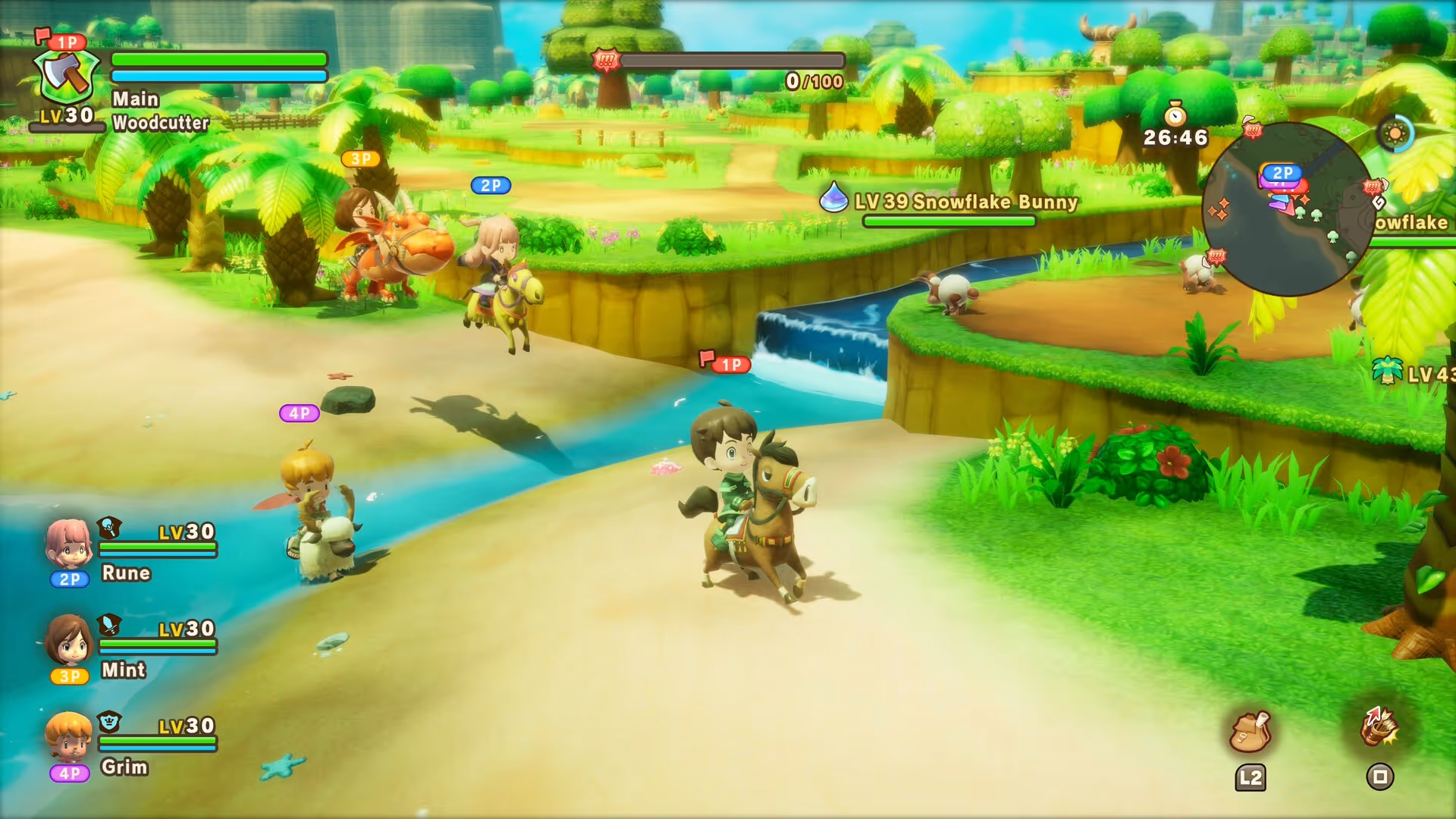Click the sun daytime indicator icon

(1395, 134)
